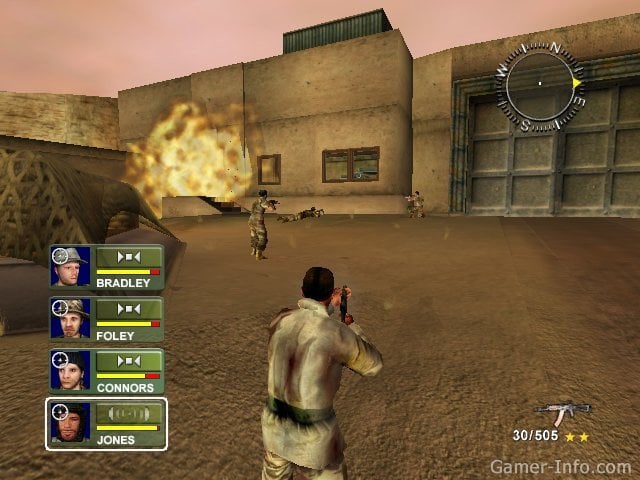
Task: Click the compass at the top right
Action: click(x=540, y=85)
